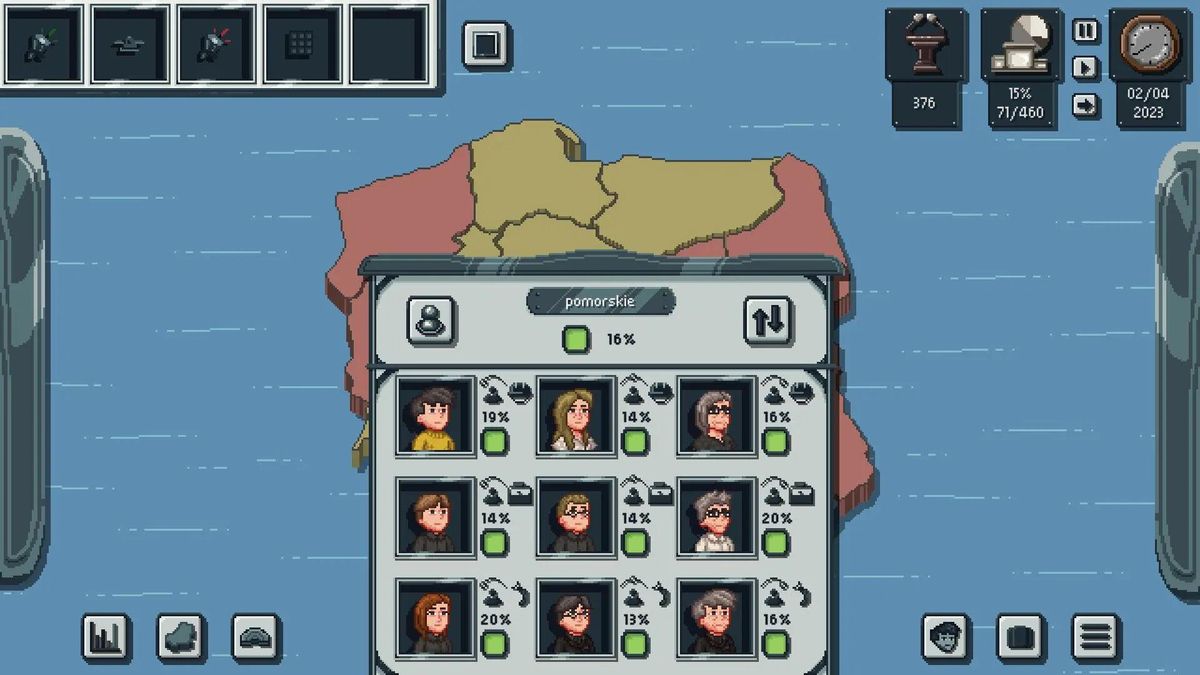Click the up-down arrows sort button

point(768,321)
